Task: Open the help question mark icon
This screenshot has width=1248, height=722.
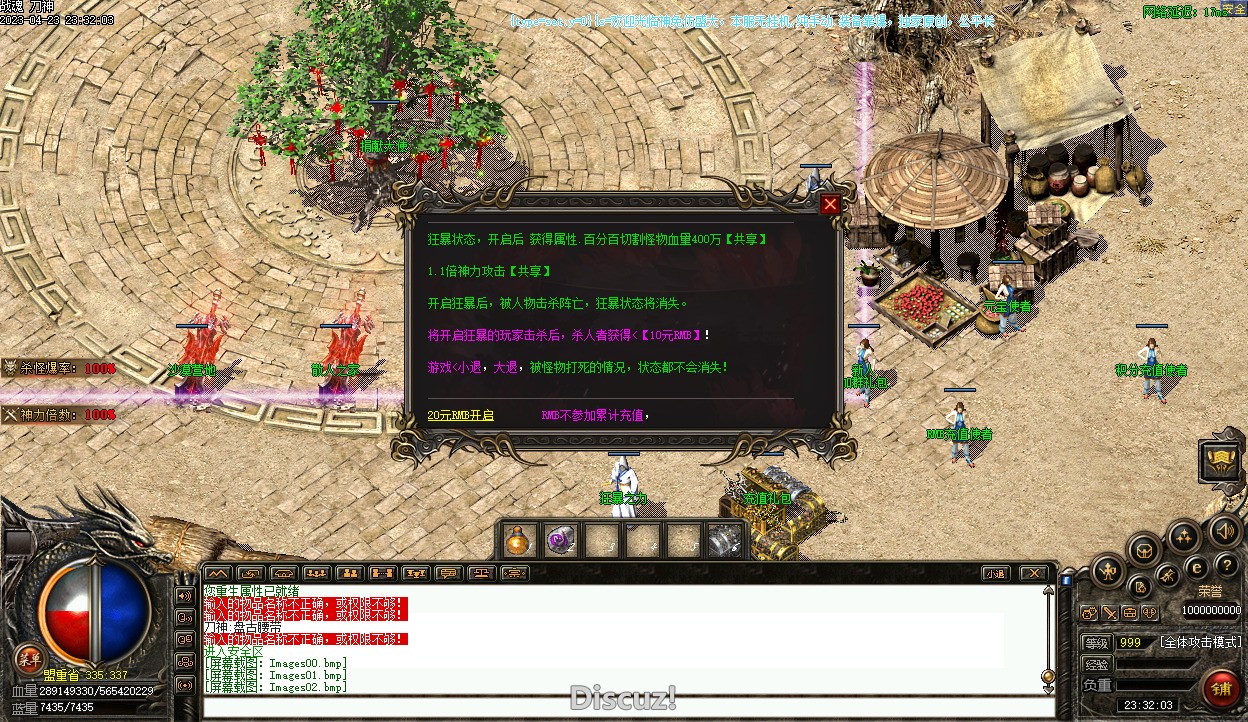Action: 1226,566
